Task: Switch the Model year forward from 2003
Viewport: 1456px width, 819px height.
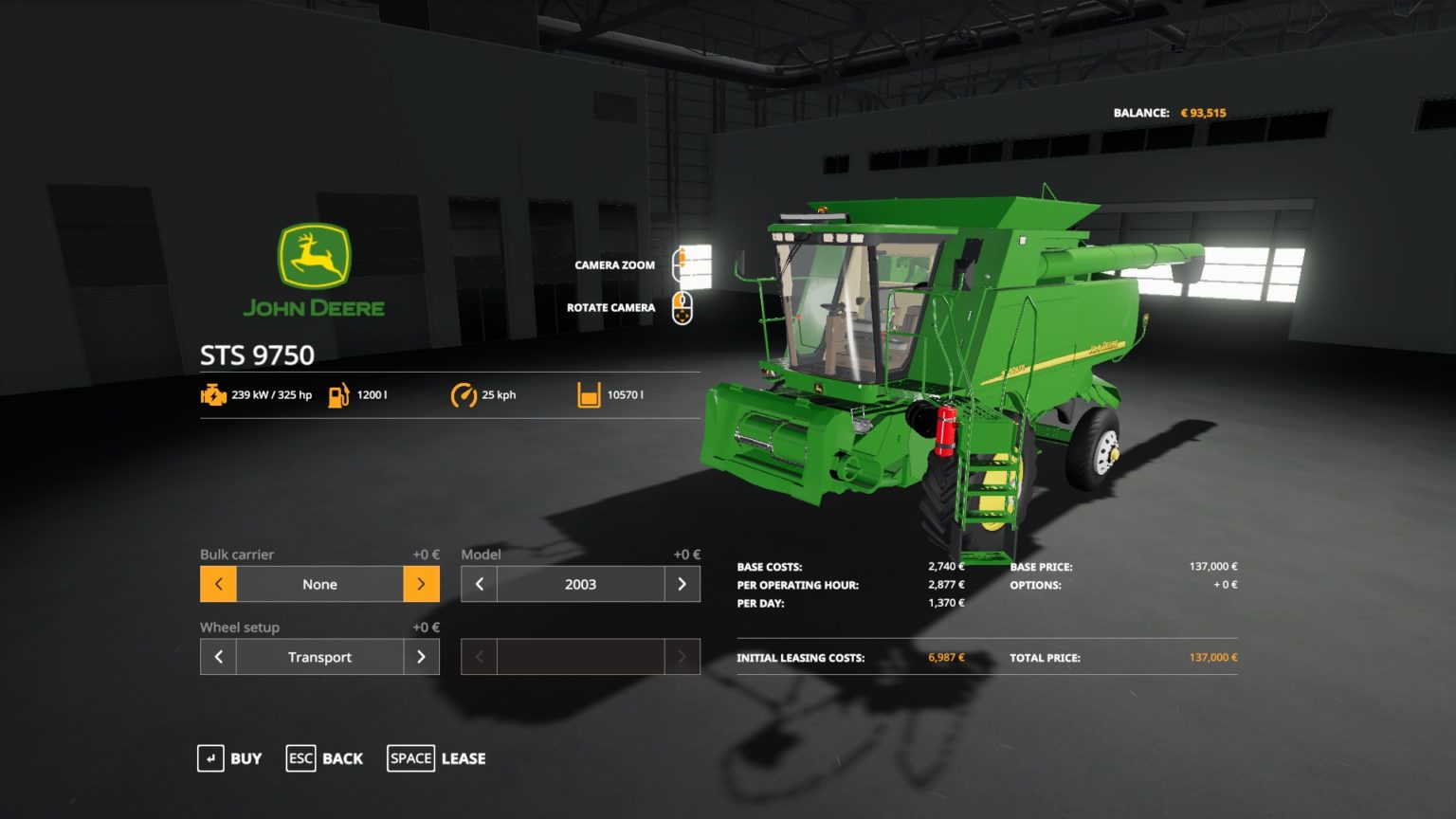Action: [682, 584]
